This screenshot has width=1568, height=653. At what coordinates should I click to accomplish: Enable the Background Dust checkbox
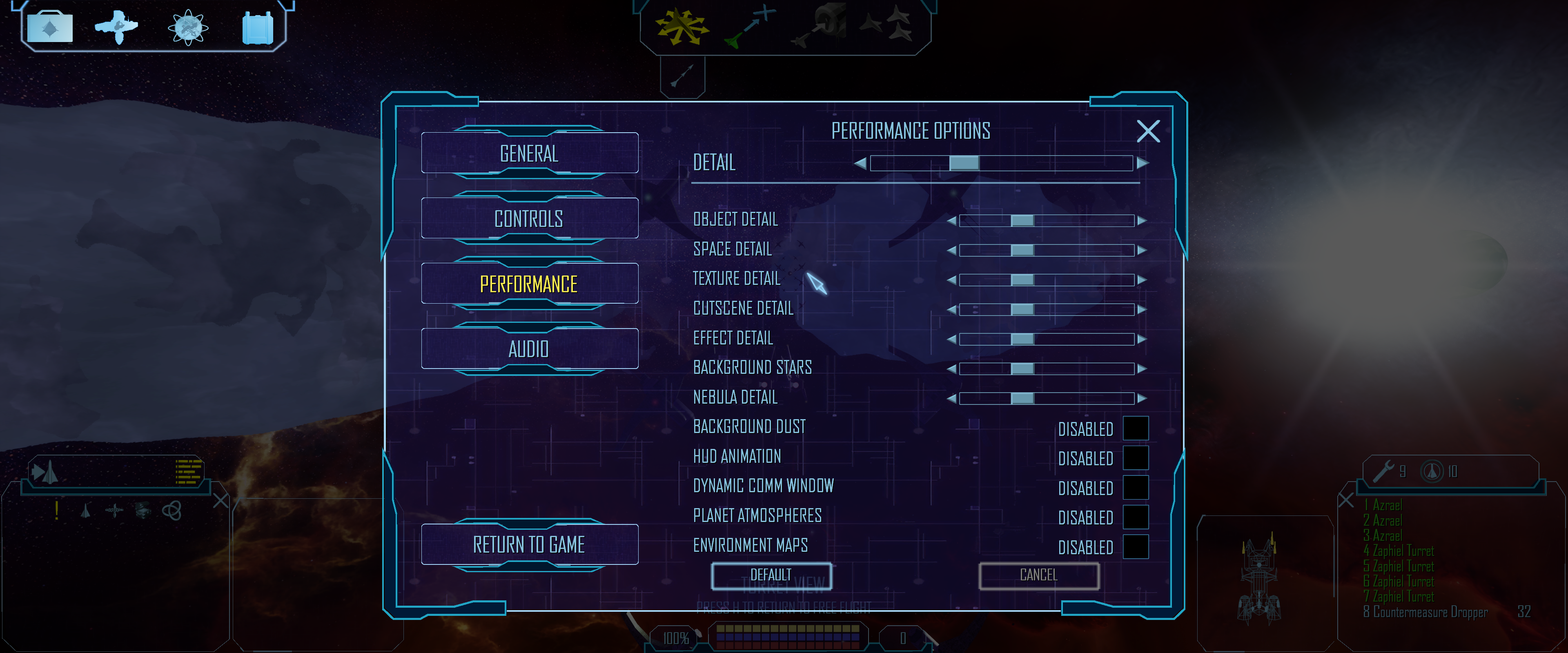tap(1135, 429)
